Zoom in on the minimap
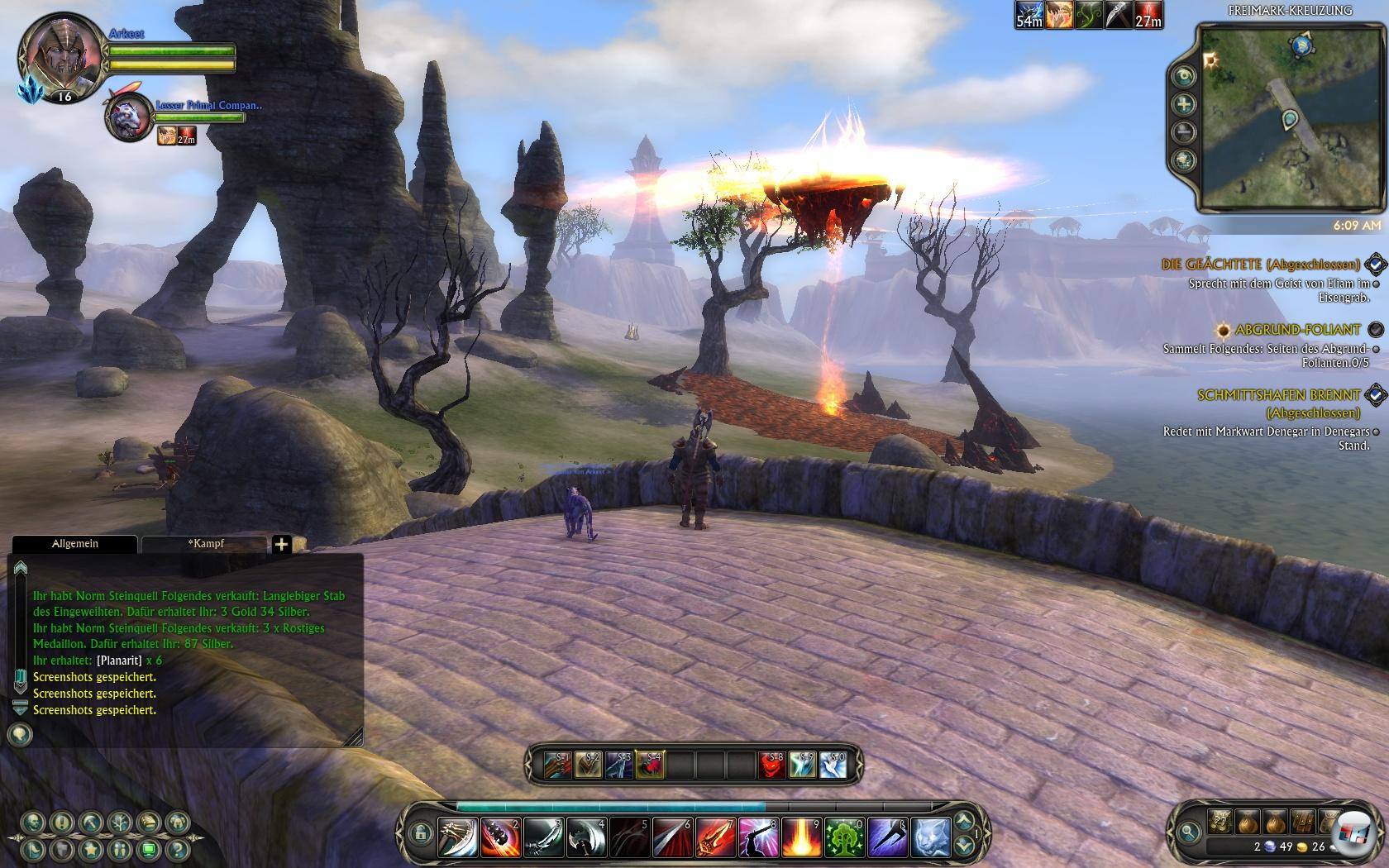This screenshot has height=868, width=1389. pos(1184,104)
